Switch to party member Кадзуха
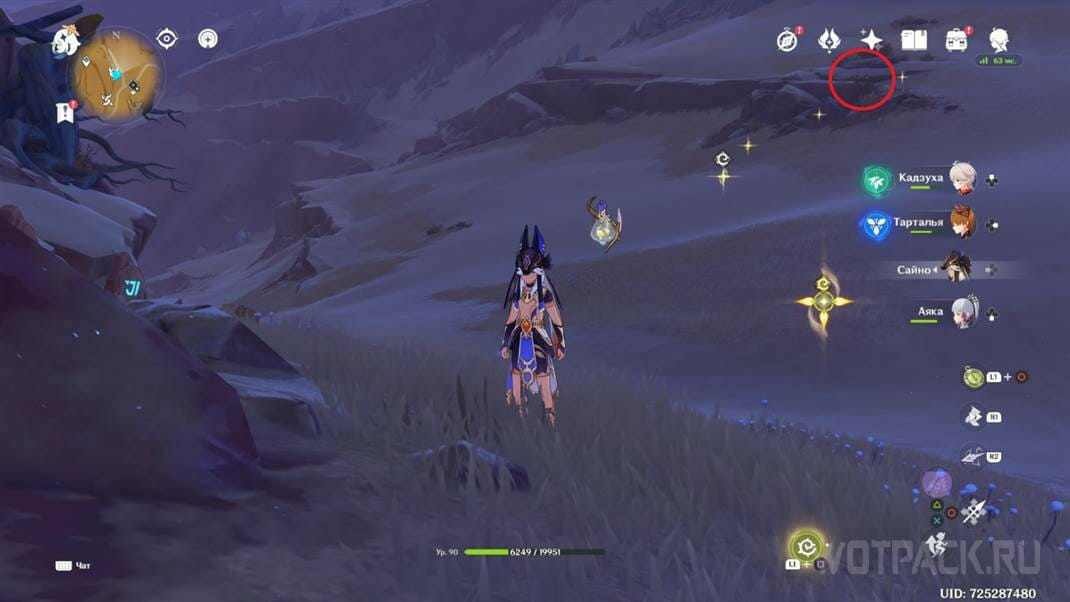 pos(962,180)
